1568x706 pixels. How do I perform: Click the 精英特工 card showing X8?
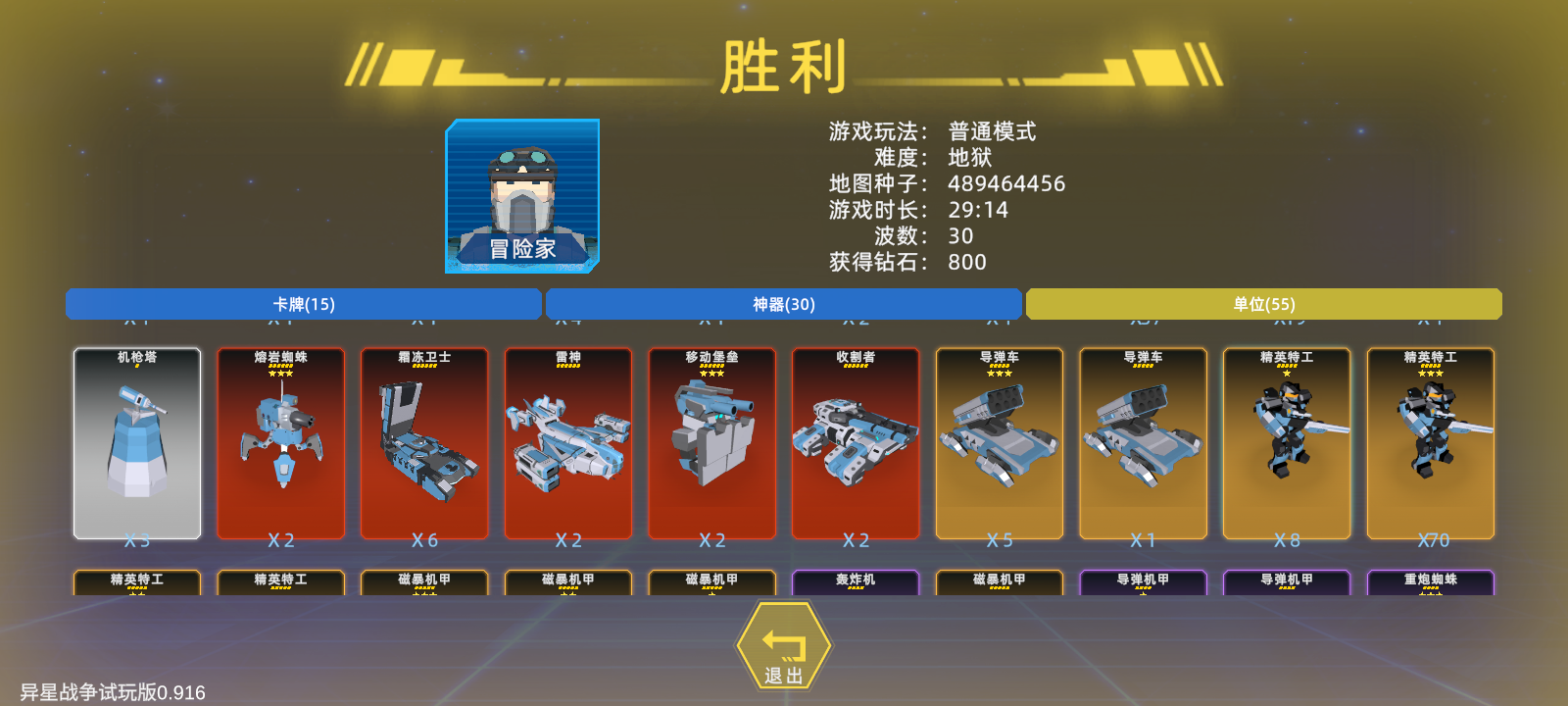[x=1286, y=443]
